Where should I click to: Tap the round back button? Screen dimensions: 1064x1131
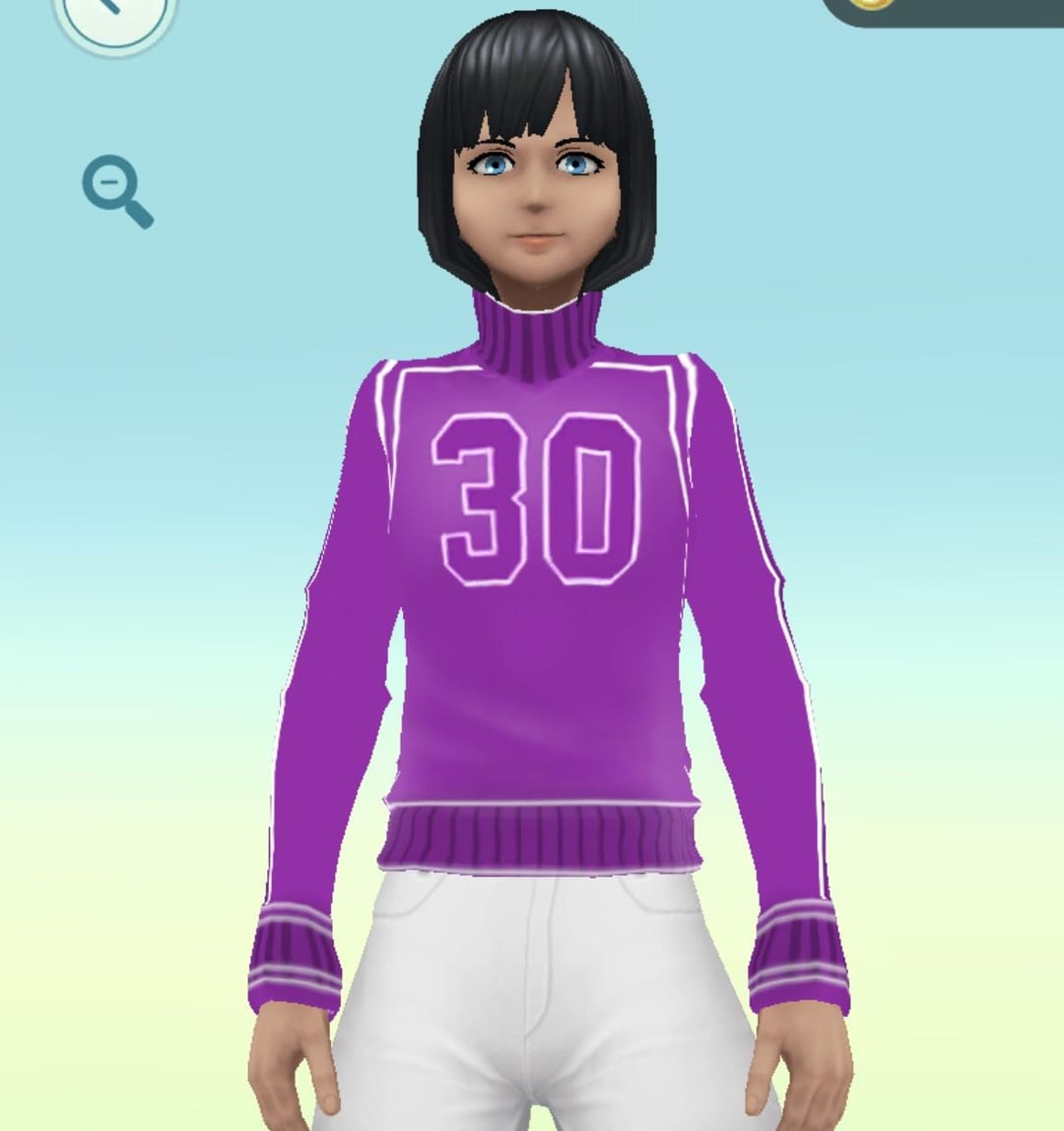coord(114,17)
